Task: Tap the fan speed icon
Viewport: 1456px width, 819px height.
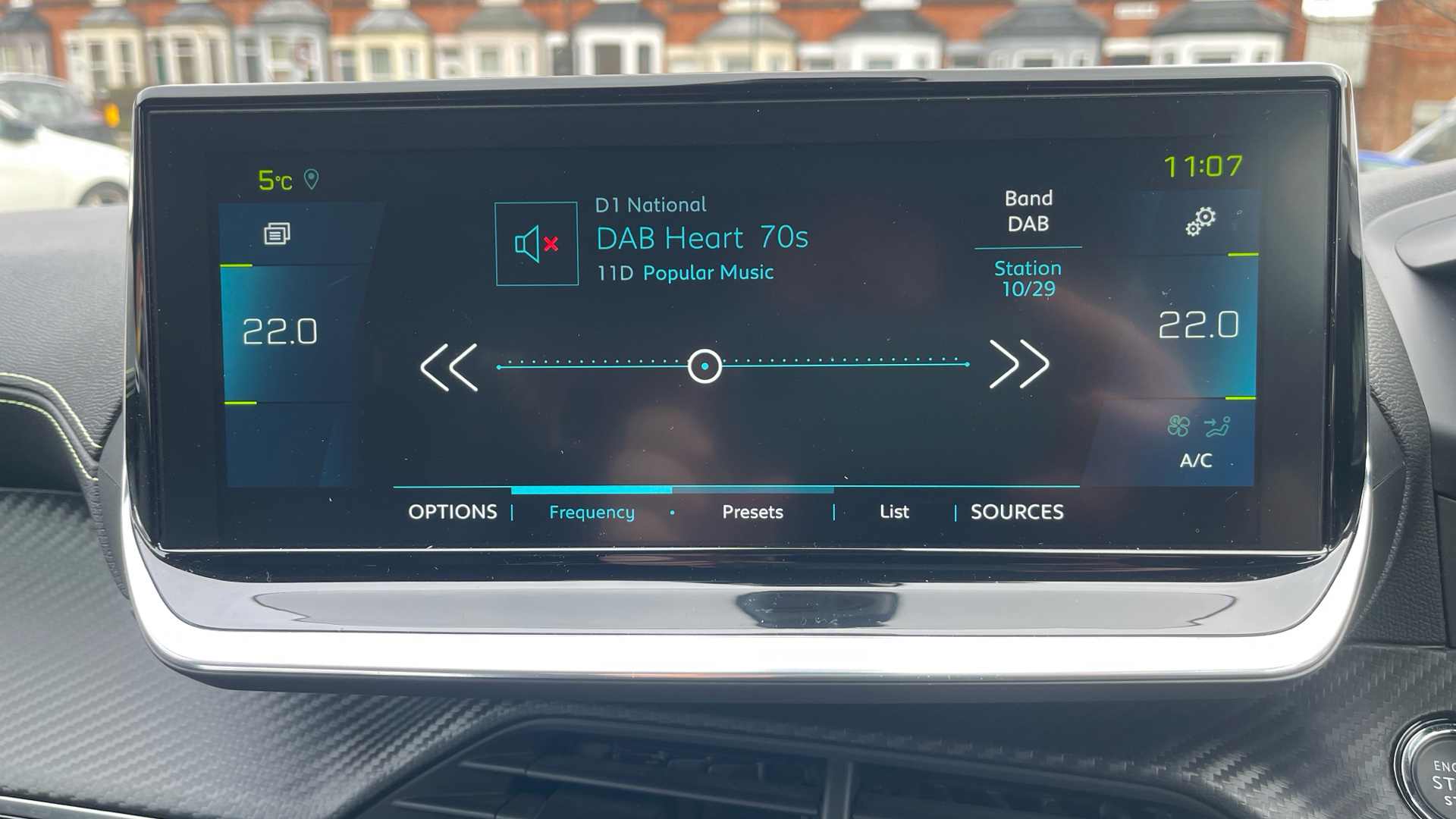Action: point(1178,425)
